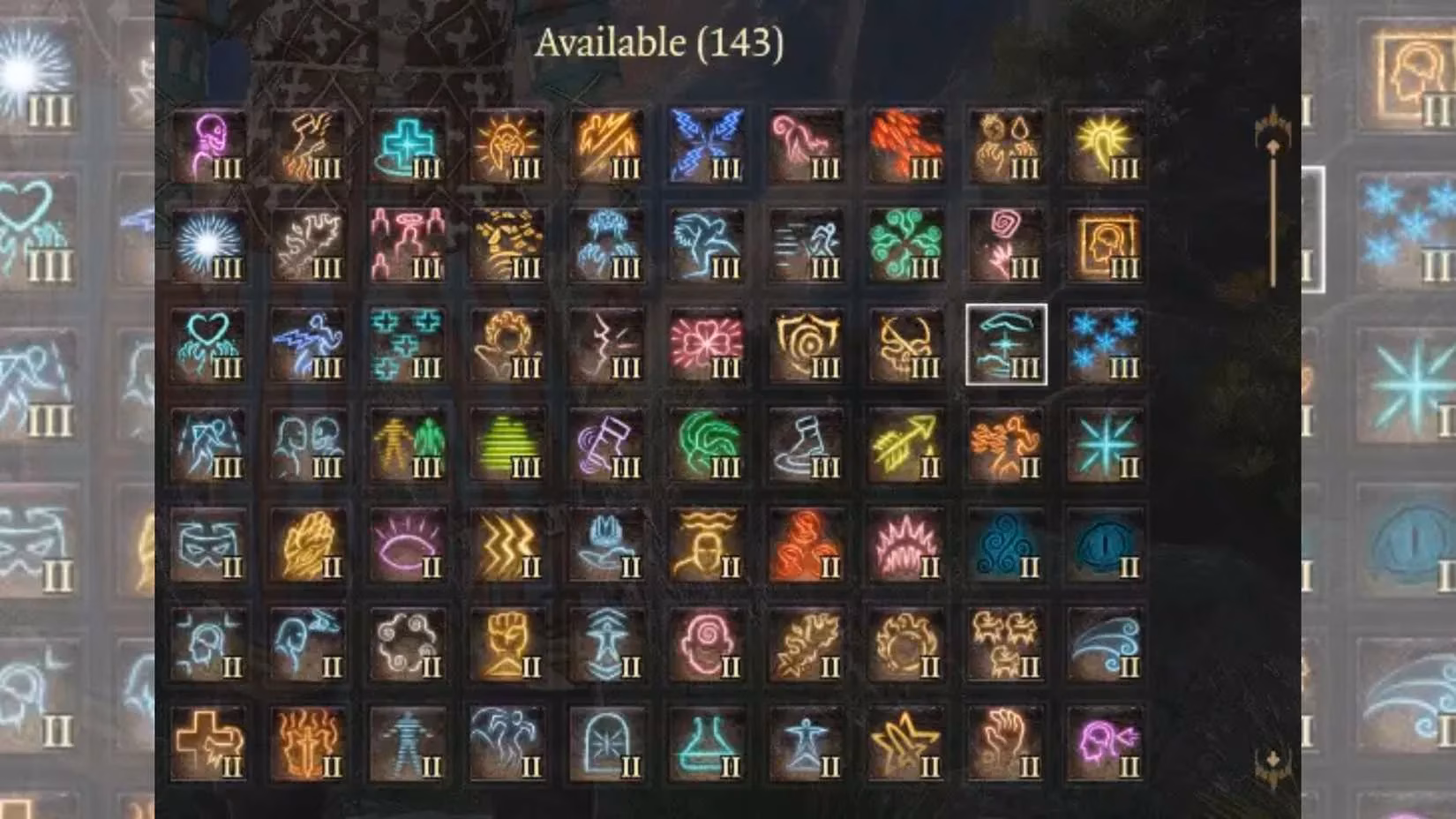
Task: Select the orange Lightning Bolt spell icon
Action: pyautogui.click(x=609, y=146)
